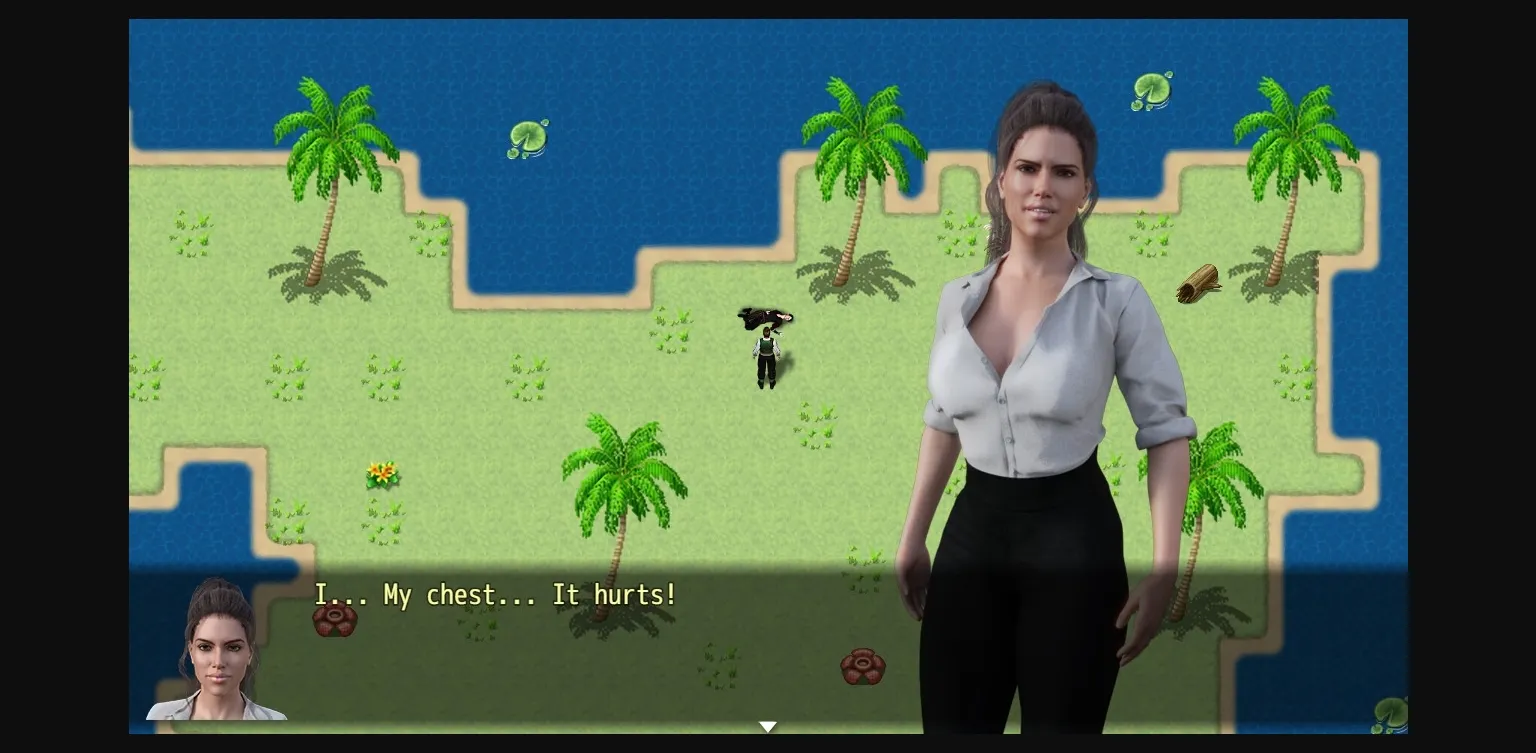Select the wooden log on the right

pos(1198,284)
